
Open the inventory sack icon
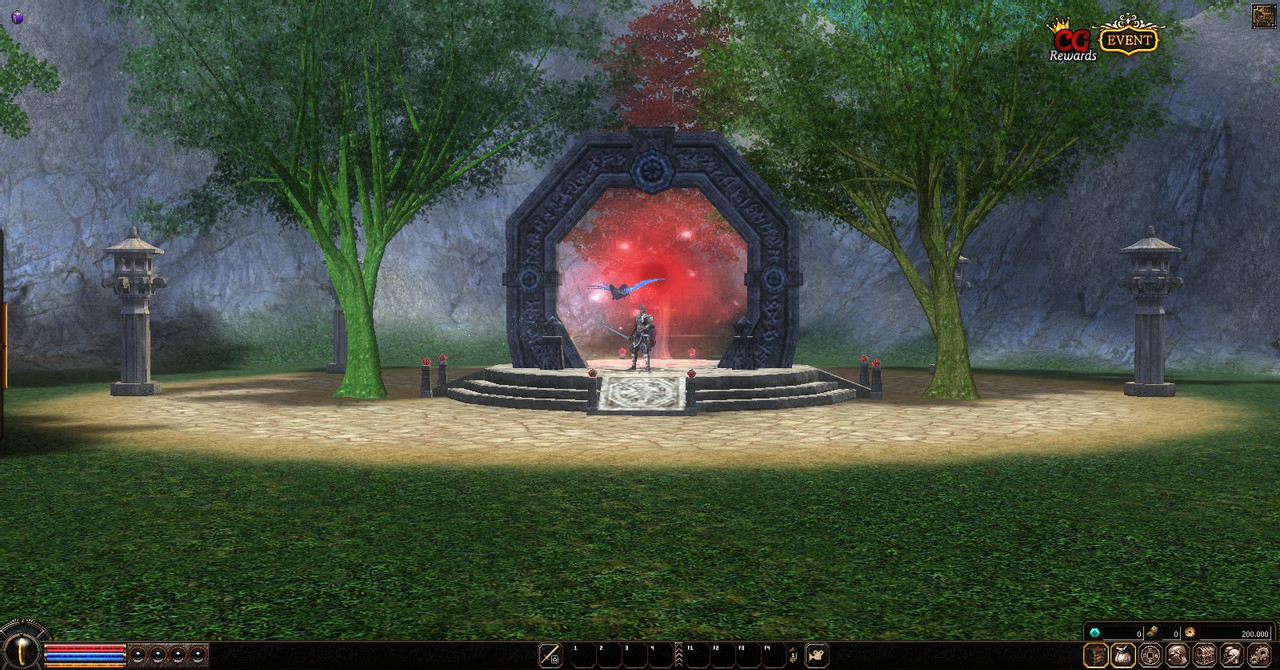[x=1123, y=655]
